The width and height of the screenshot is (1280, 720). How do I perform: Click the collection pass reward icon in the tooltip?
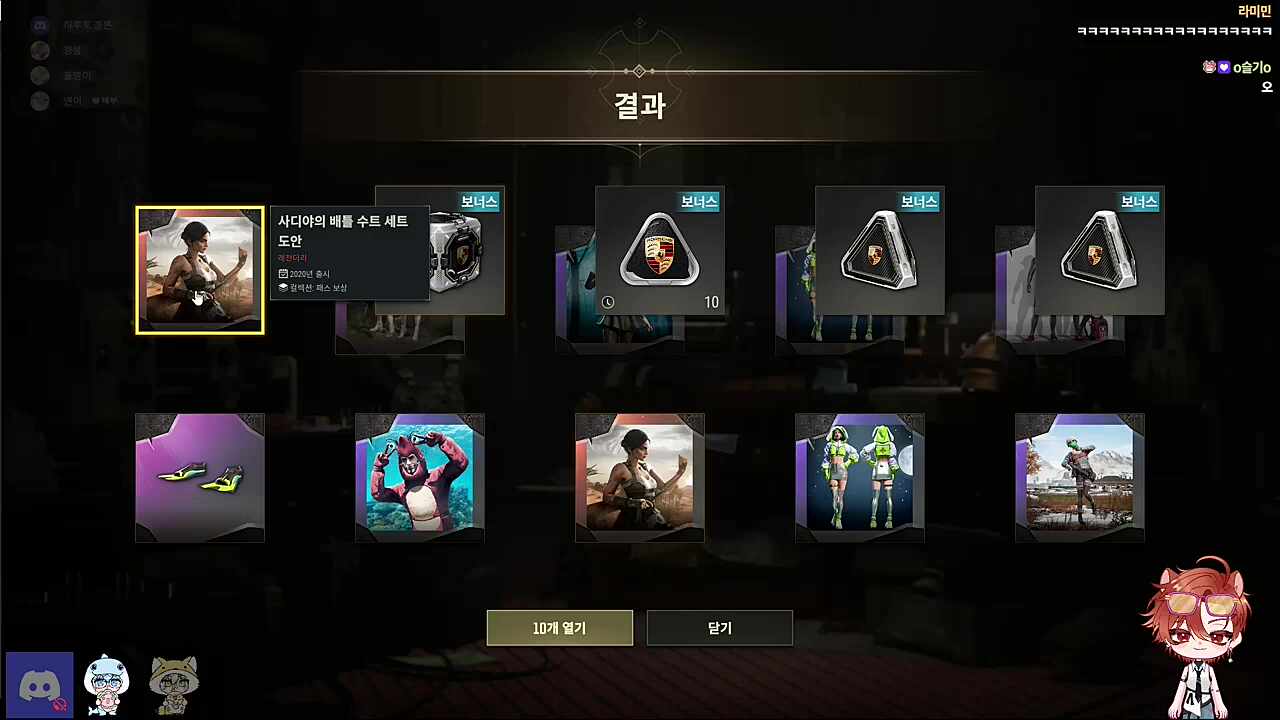click(282, 288)
